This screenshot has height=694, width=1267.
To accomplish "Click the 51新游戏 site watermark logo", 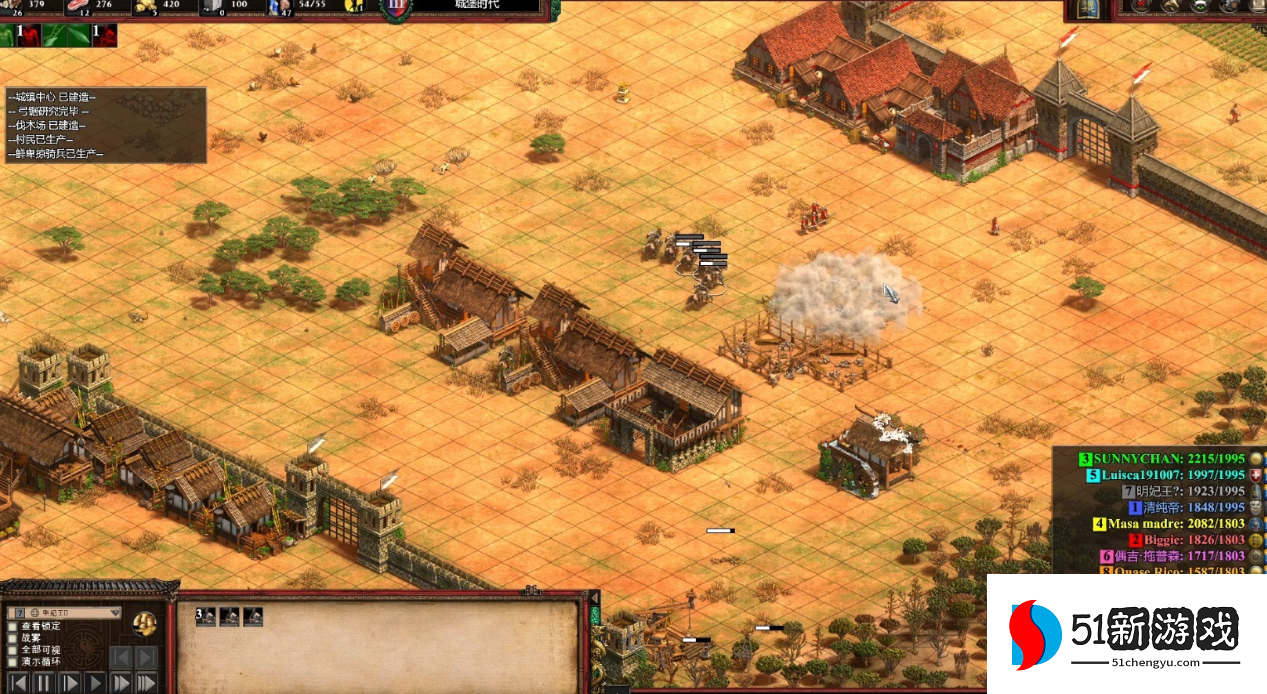I will (1125, 635).
